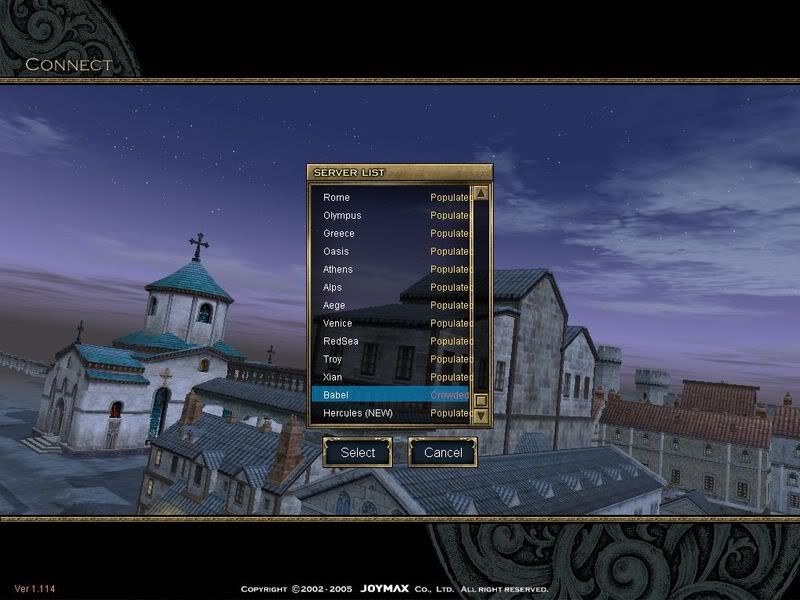Viewport: 800px width, 600px height.
Task: Click the server list scroll-down arrow
Action: tap(480, 415)
